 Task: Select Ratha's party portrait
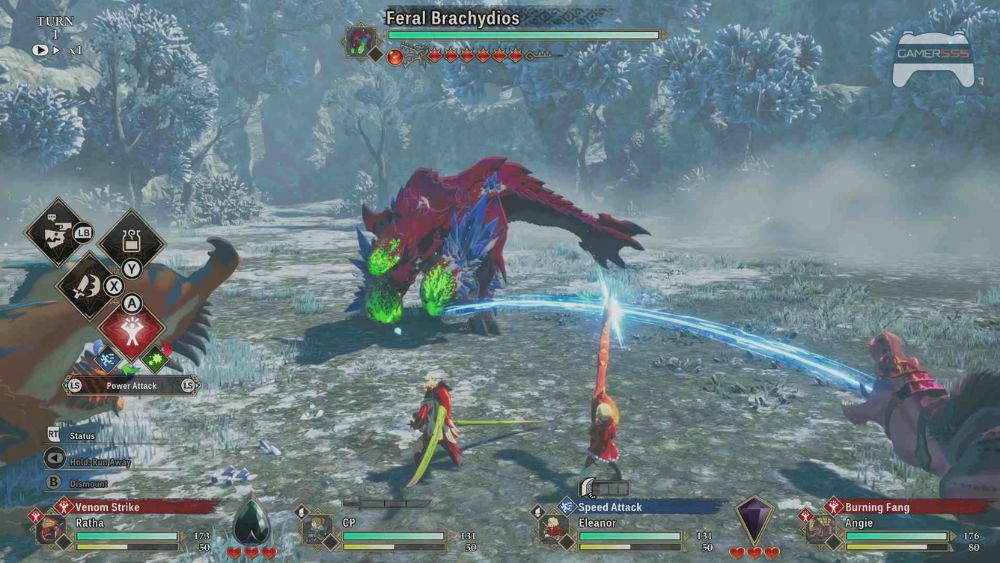[x=49, y=529]
